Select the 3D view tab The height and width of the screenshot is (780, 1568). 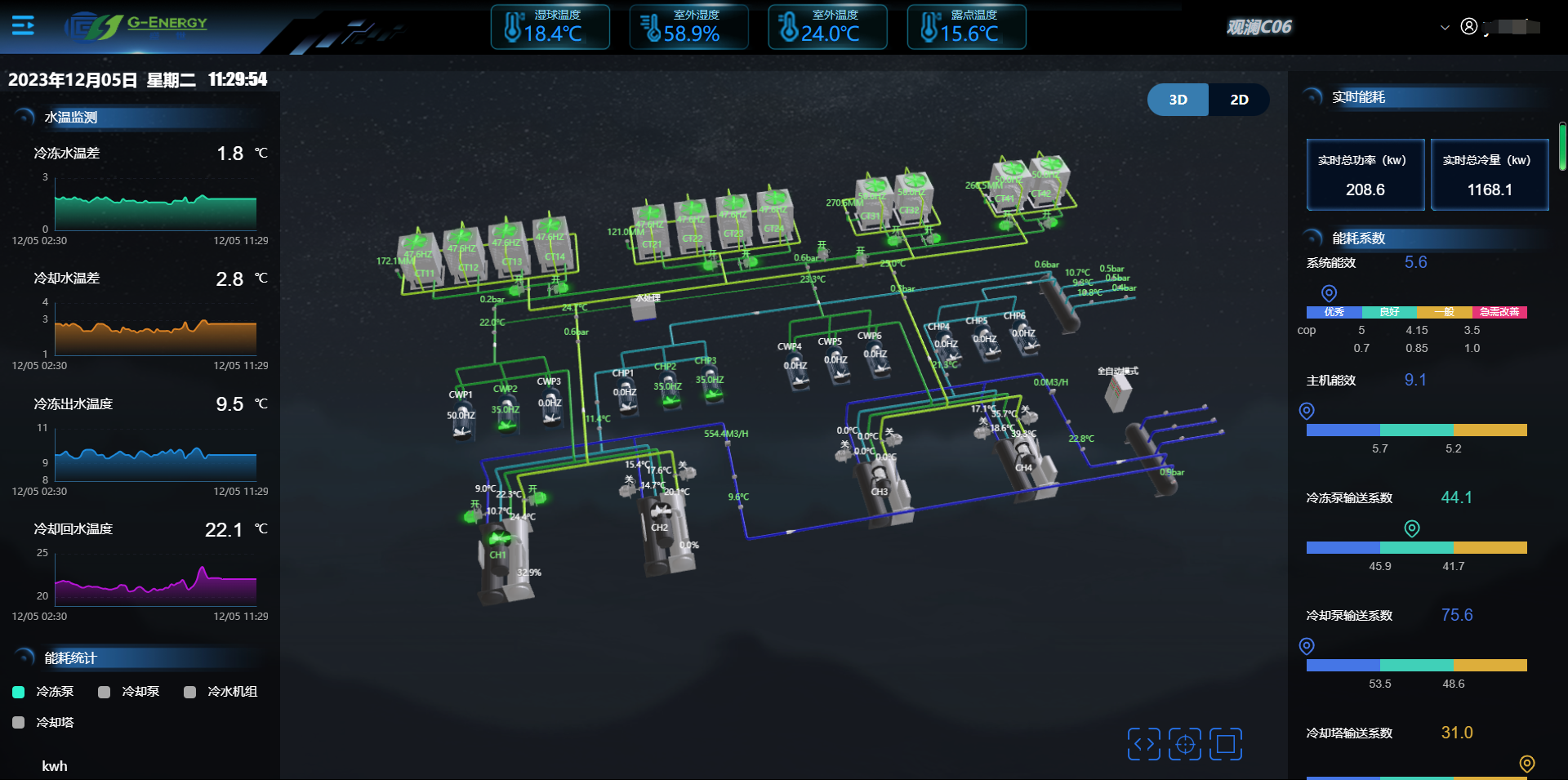tap(1178, 100)
